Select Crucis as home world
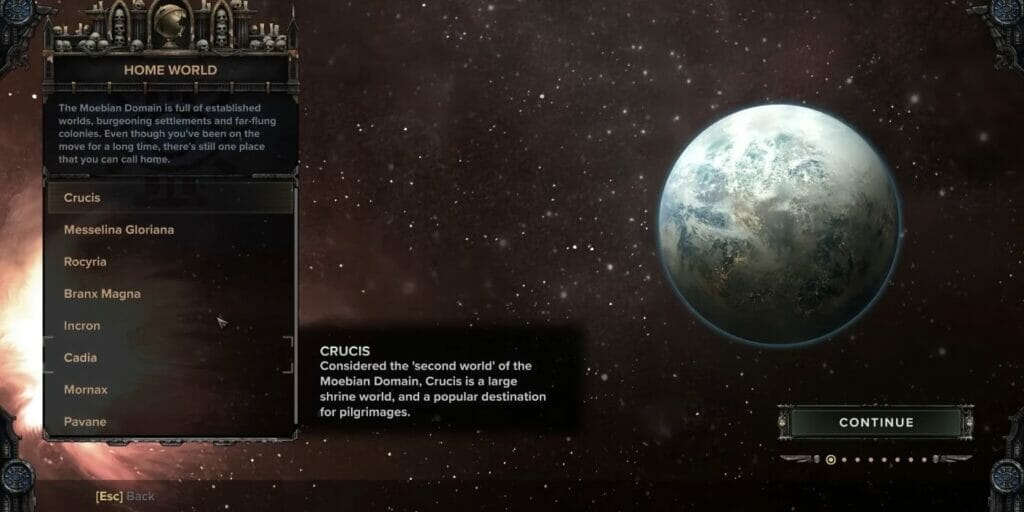 coord(170,198)
